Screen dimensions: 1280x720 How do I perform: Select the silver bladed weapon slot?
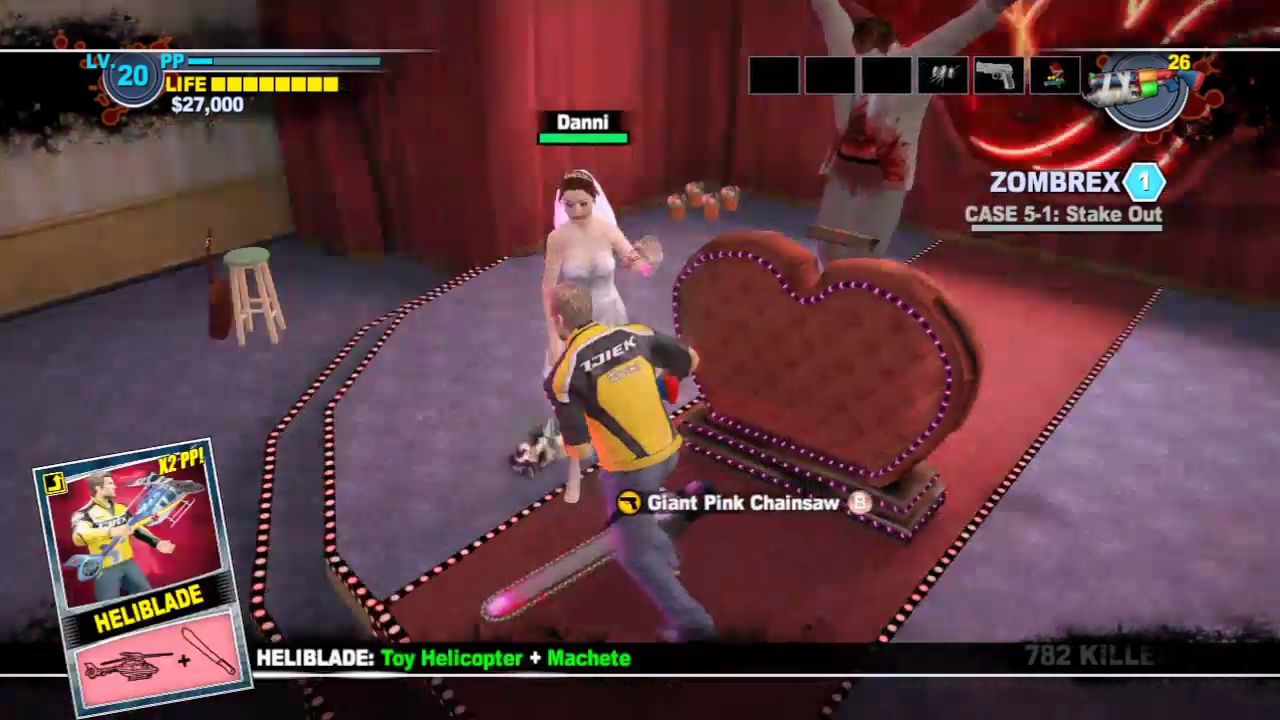942,76
